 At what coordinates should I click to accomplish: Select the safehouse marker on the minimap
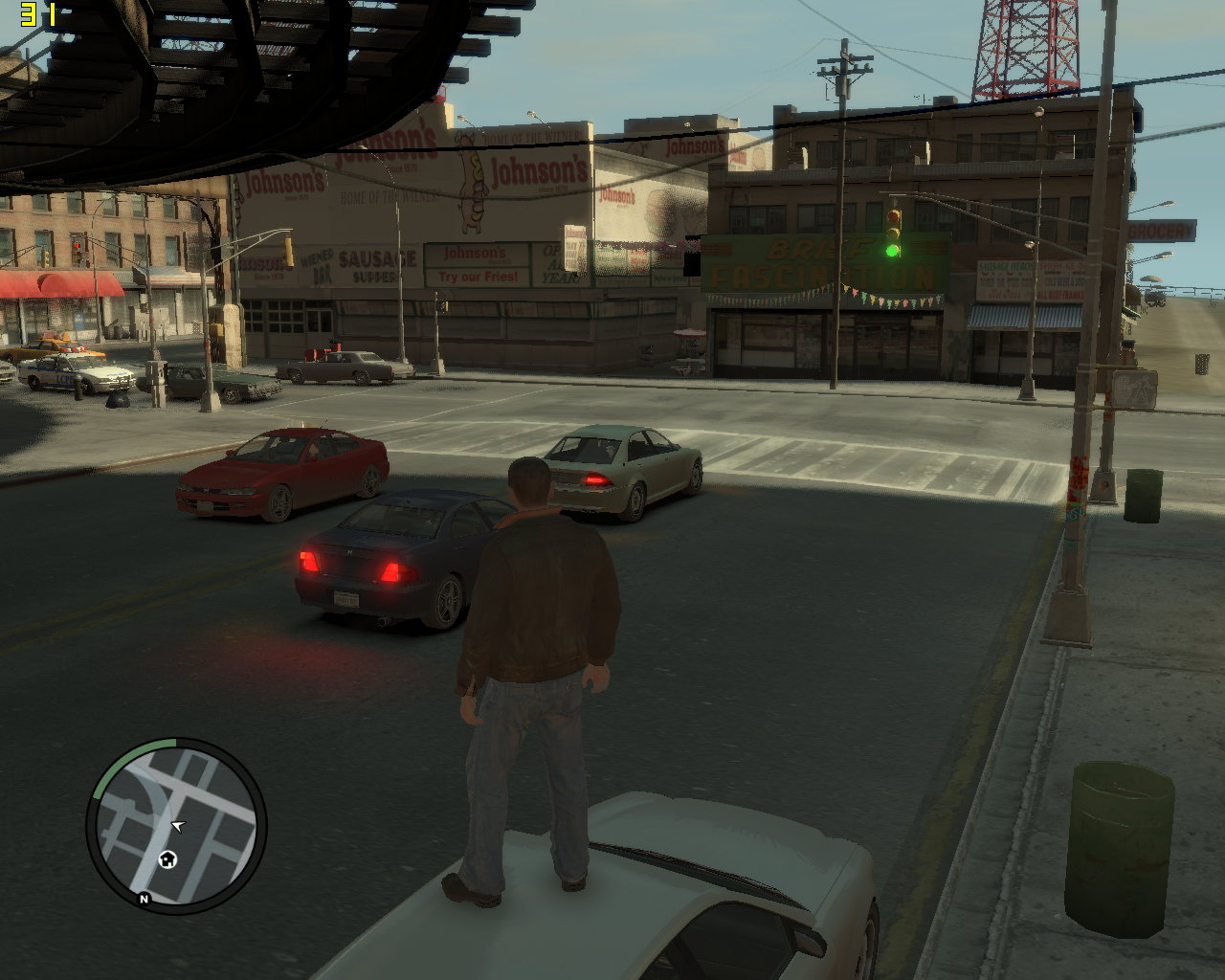167,858
